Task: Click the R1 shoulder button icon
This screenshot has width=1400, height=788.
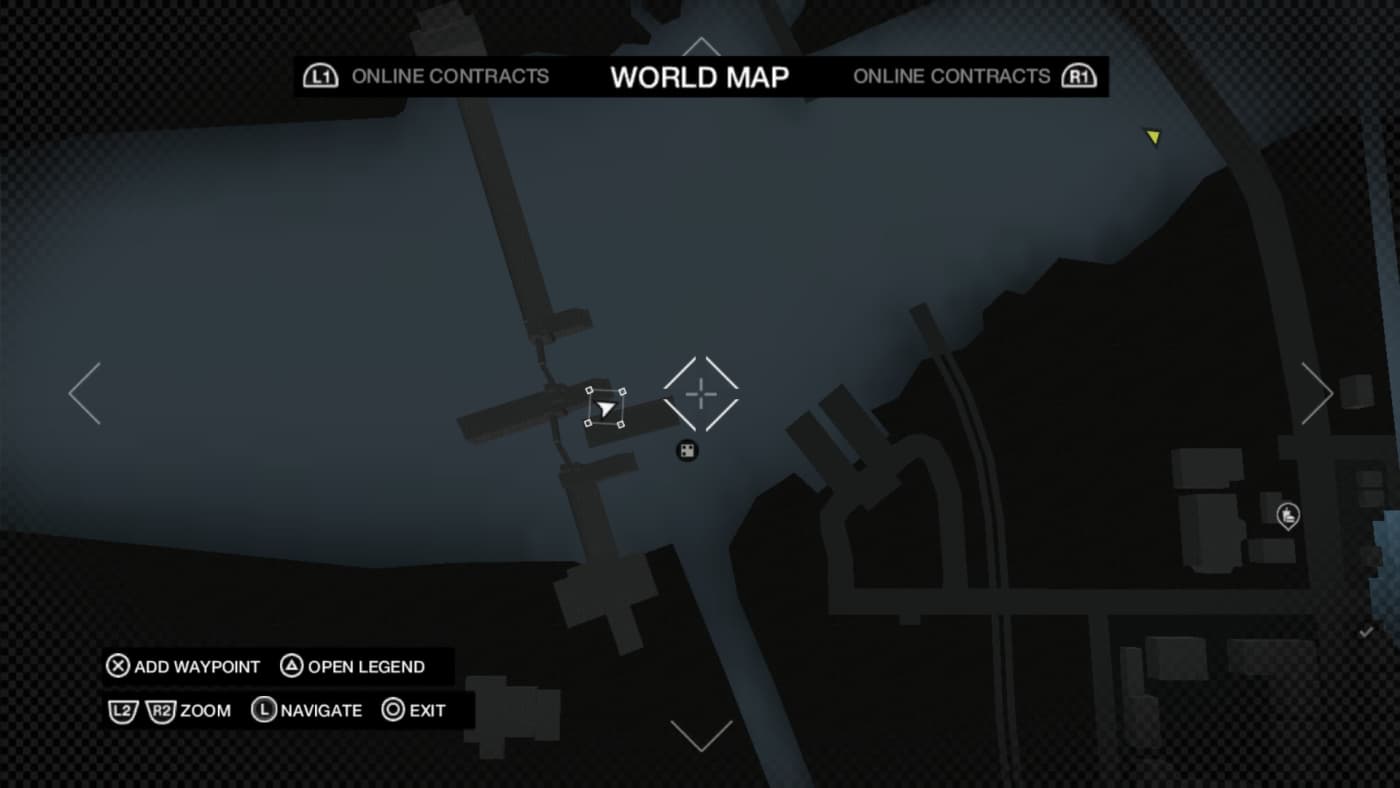Action: 1080,75
